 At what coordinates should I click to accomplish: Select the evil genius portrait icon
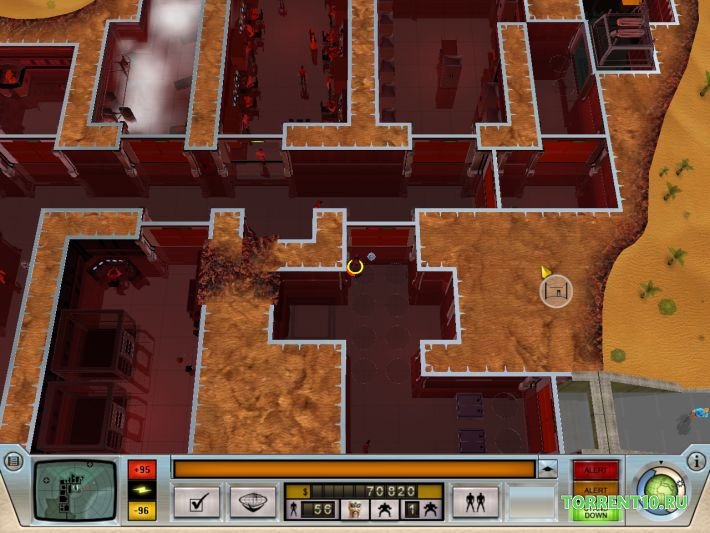[x=353, y=510]
